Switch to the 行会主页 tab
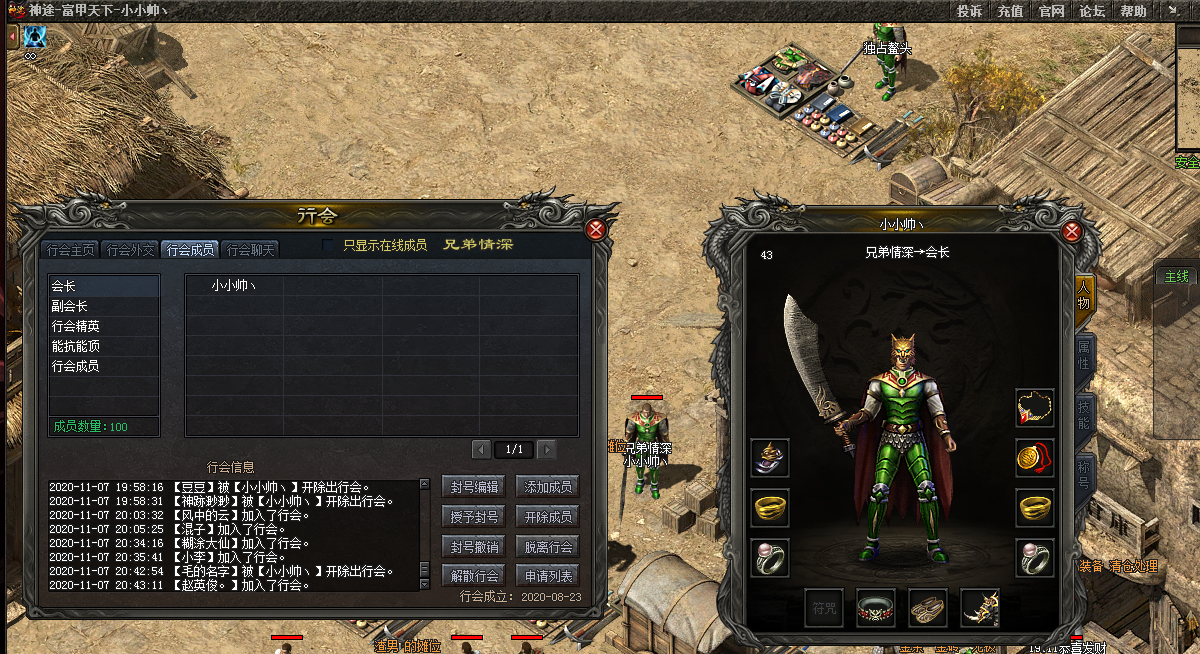The width and height of the screenshot is (1200, 654). [x=73, y=250]
